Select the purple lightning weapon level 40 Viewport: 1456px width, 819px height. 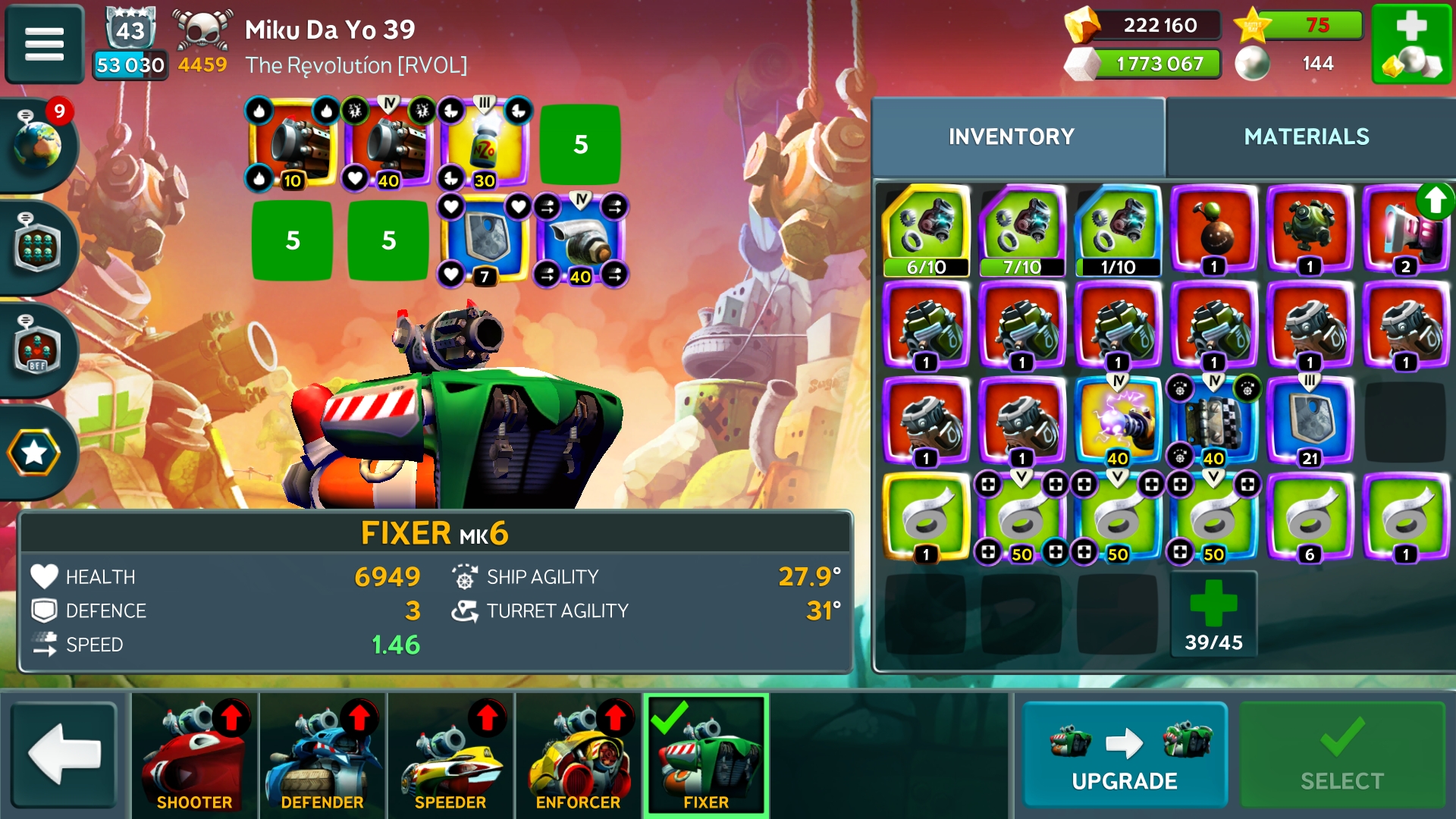click(1118, 421)
